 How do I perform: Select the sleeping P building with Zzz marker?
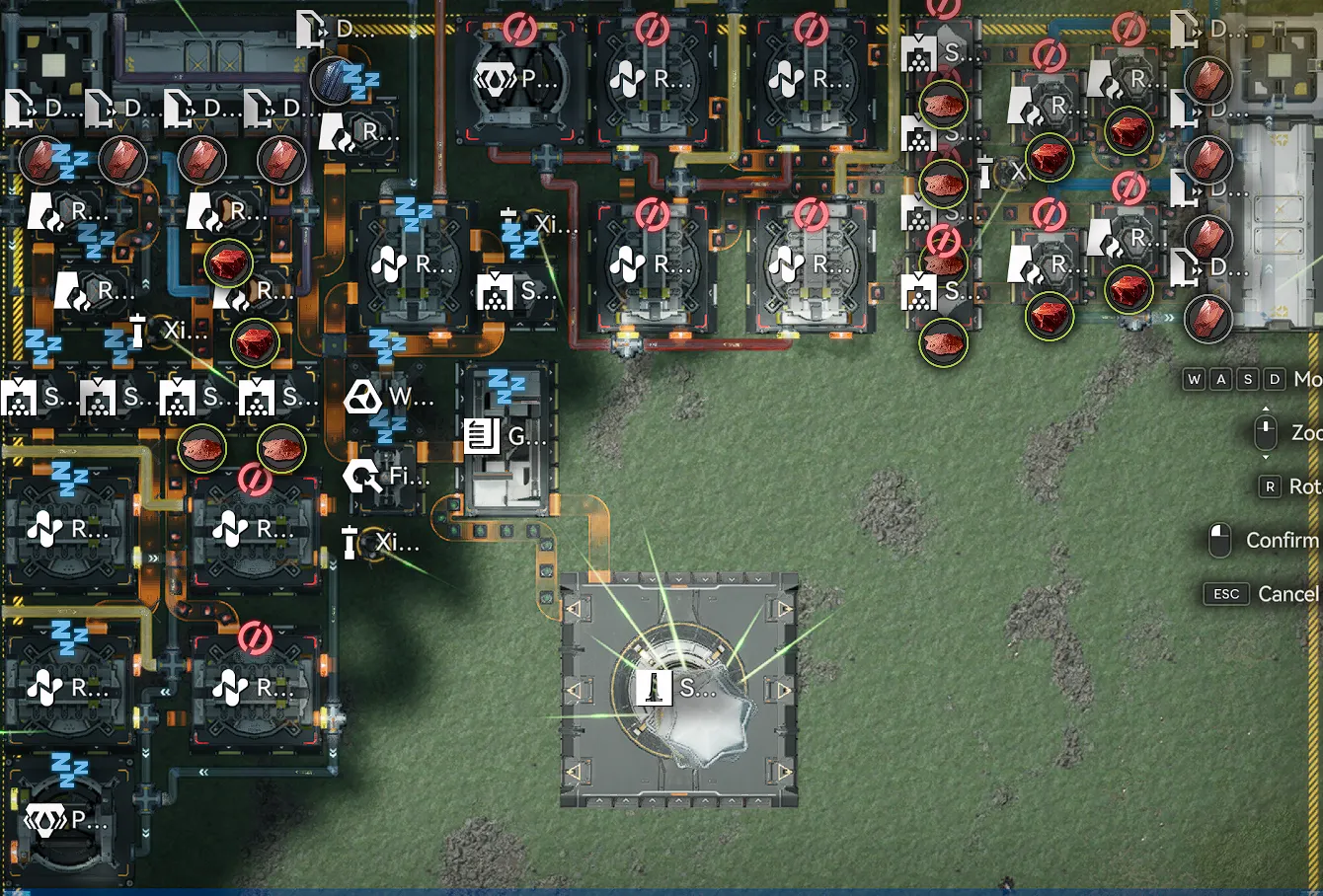coord(67,819)
